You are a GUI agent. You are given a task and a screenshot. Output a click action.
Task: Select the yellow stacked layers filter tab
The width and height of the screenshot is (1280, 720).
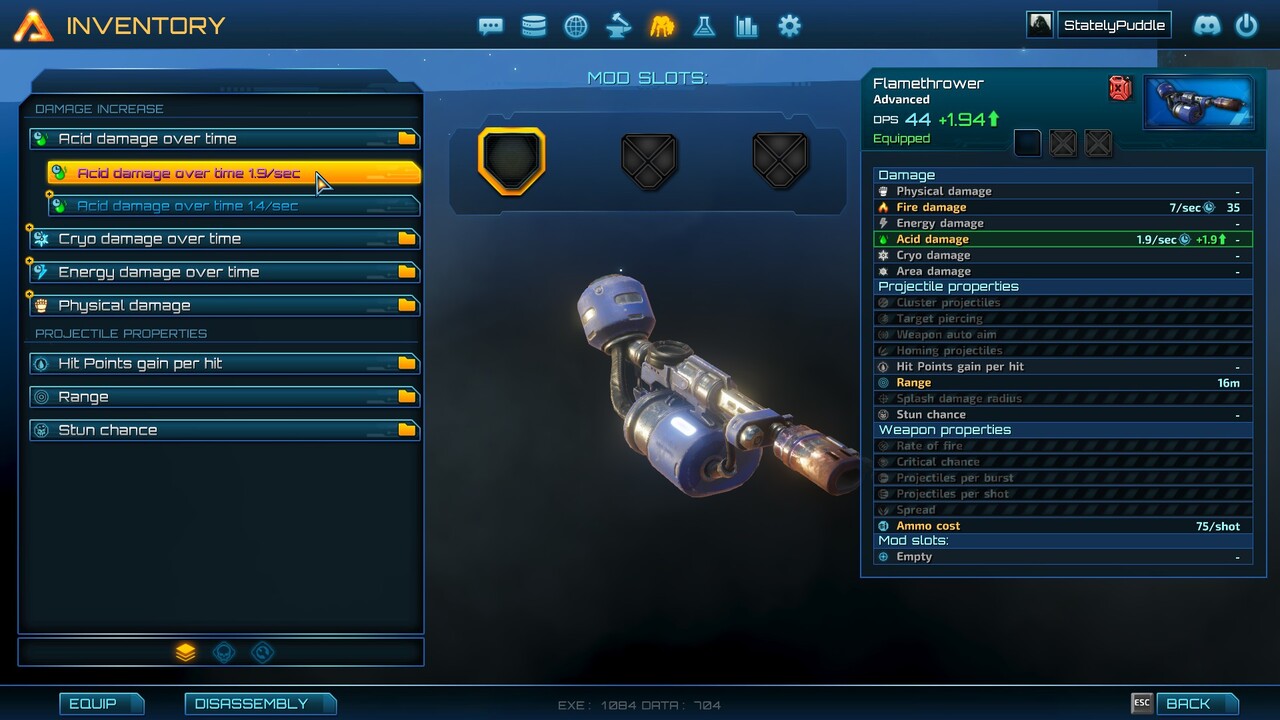pos(185,652)
